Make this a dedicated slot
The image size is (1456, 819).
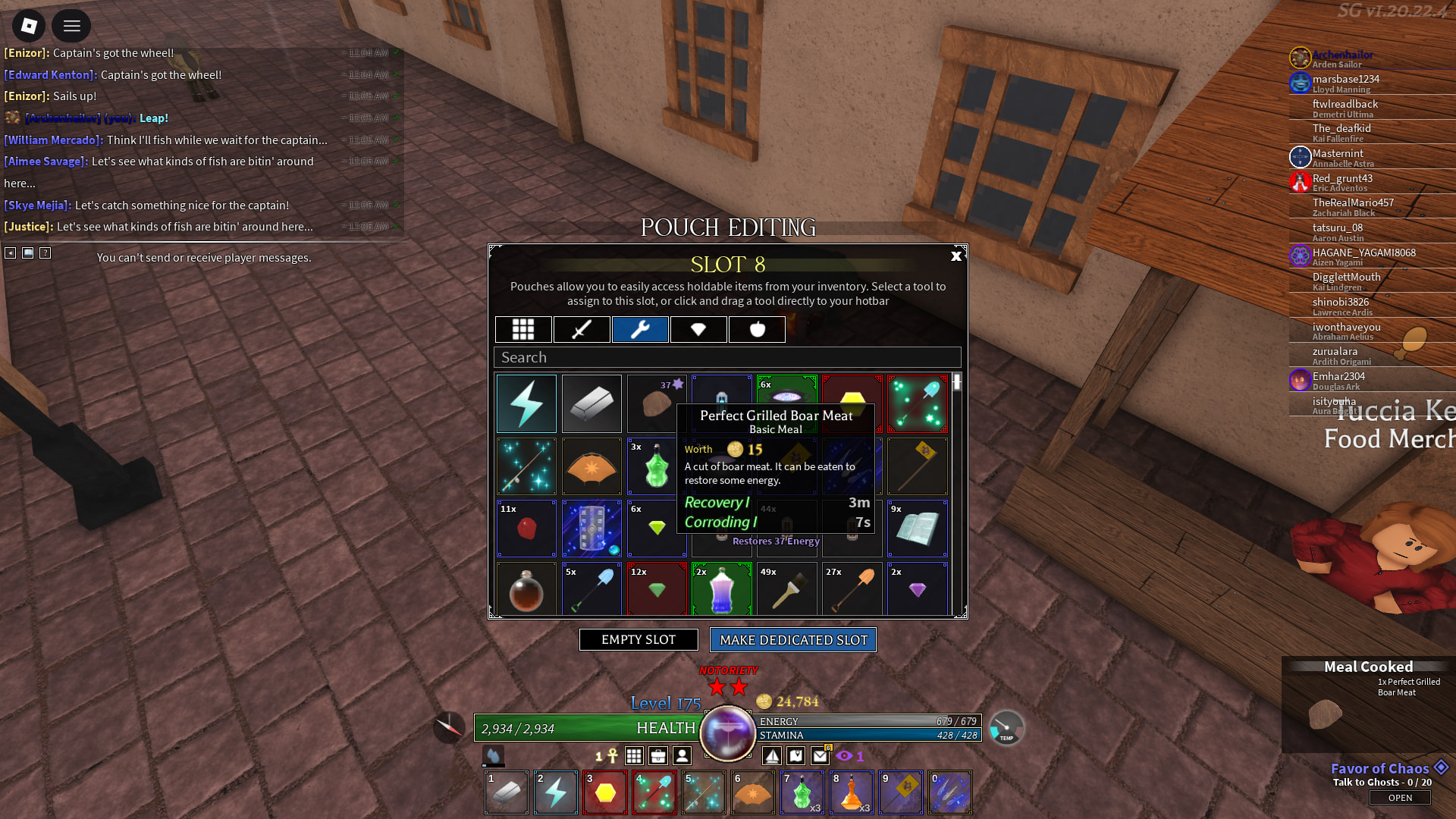pyautogui.click(x=793, y=640)
